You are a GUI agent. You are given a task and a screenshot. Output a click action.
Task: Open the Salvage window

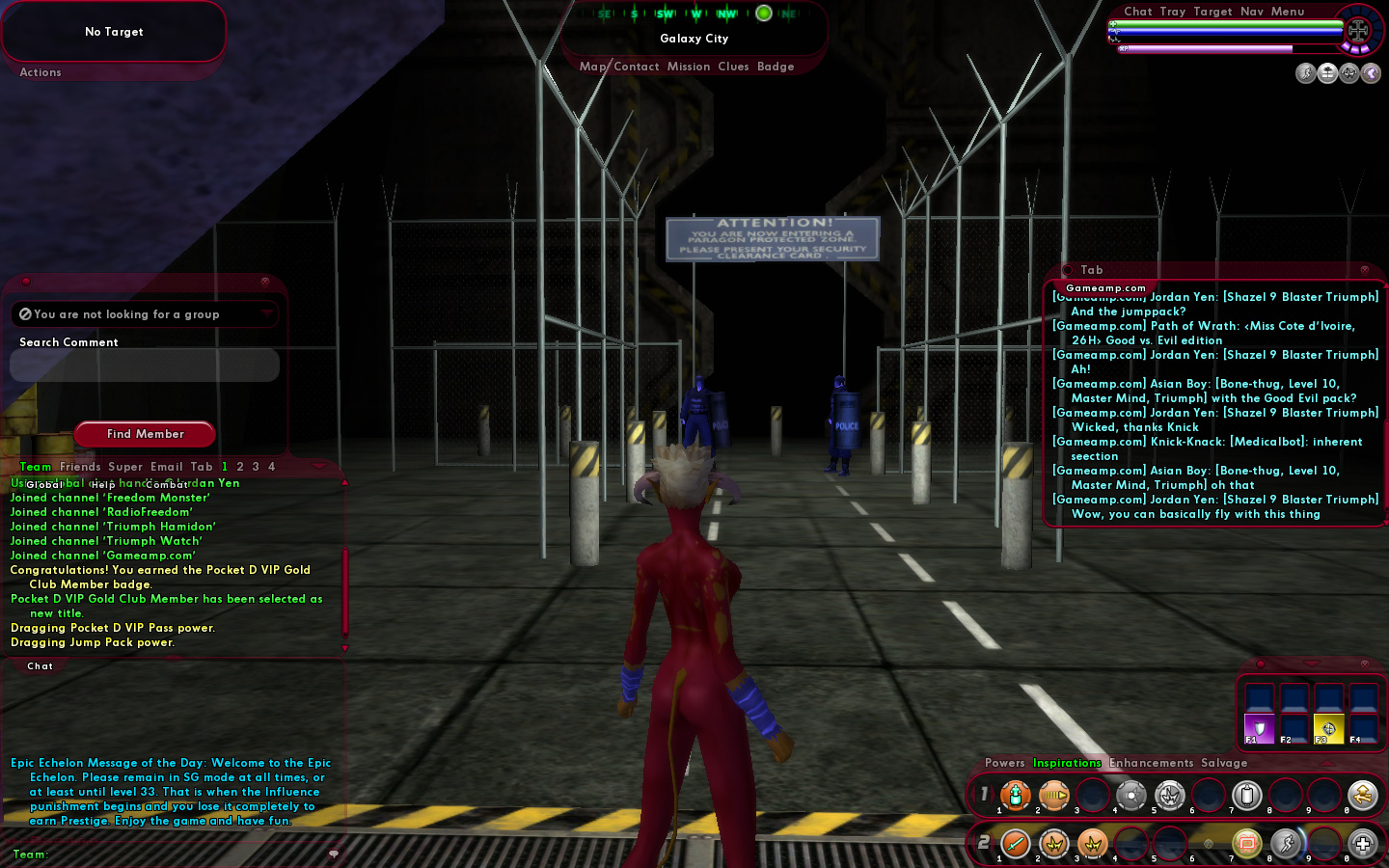(x=1224, y=763)
